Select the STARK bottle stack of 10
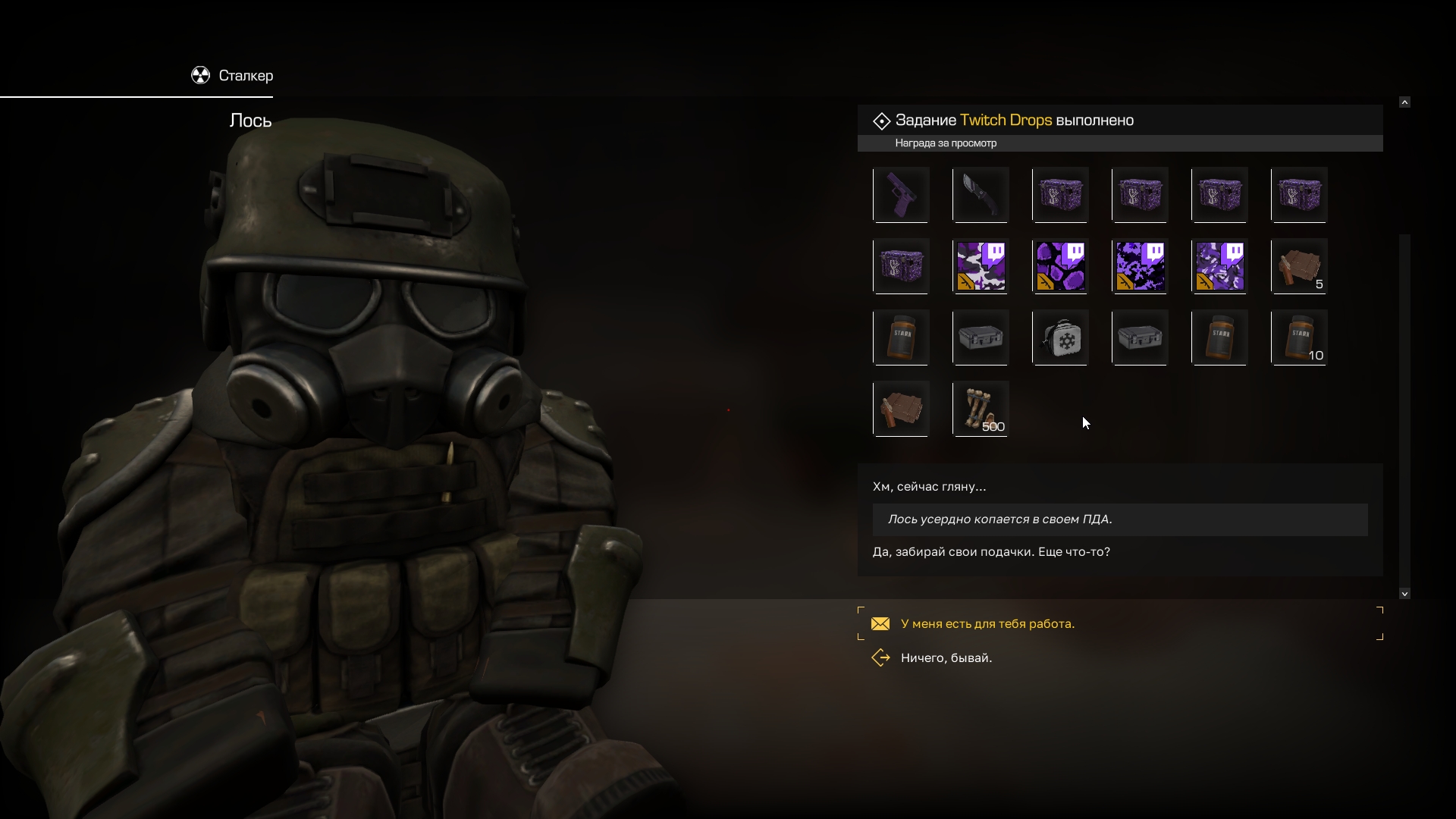This screenshot has width=1456, height=819. point(1299,337)
